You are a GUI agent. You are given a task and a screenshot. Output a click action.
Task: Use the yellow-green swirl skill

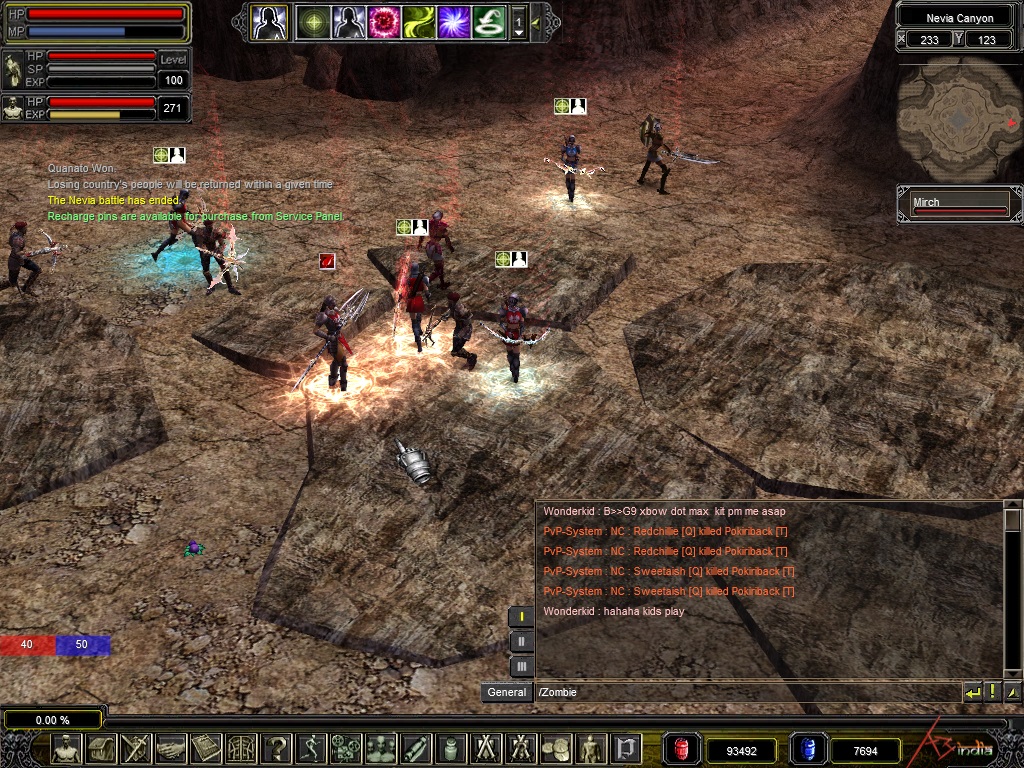click(x=419, y=21)
